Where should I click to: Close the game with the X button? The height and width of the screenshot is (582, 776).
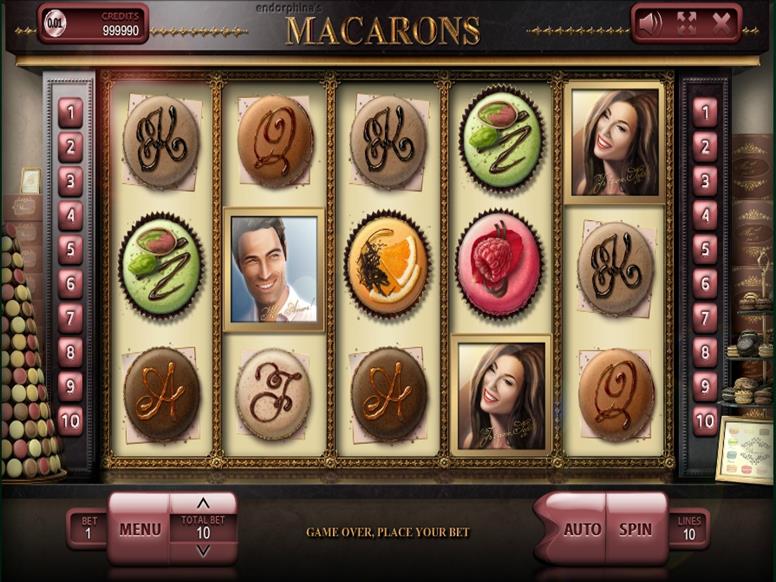coord(721,22)
